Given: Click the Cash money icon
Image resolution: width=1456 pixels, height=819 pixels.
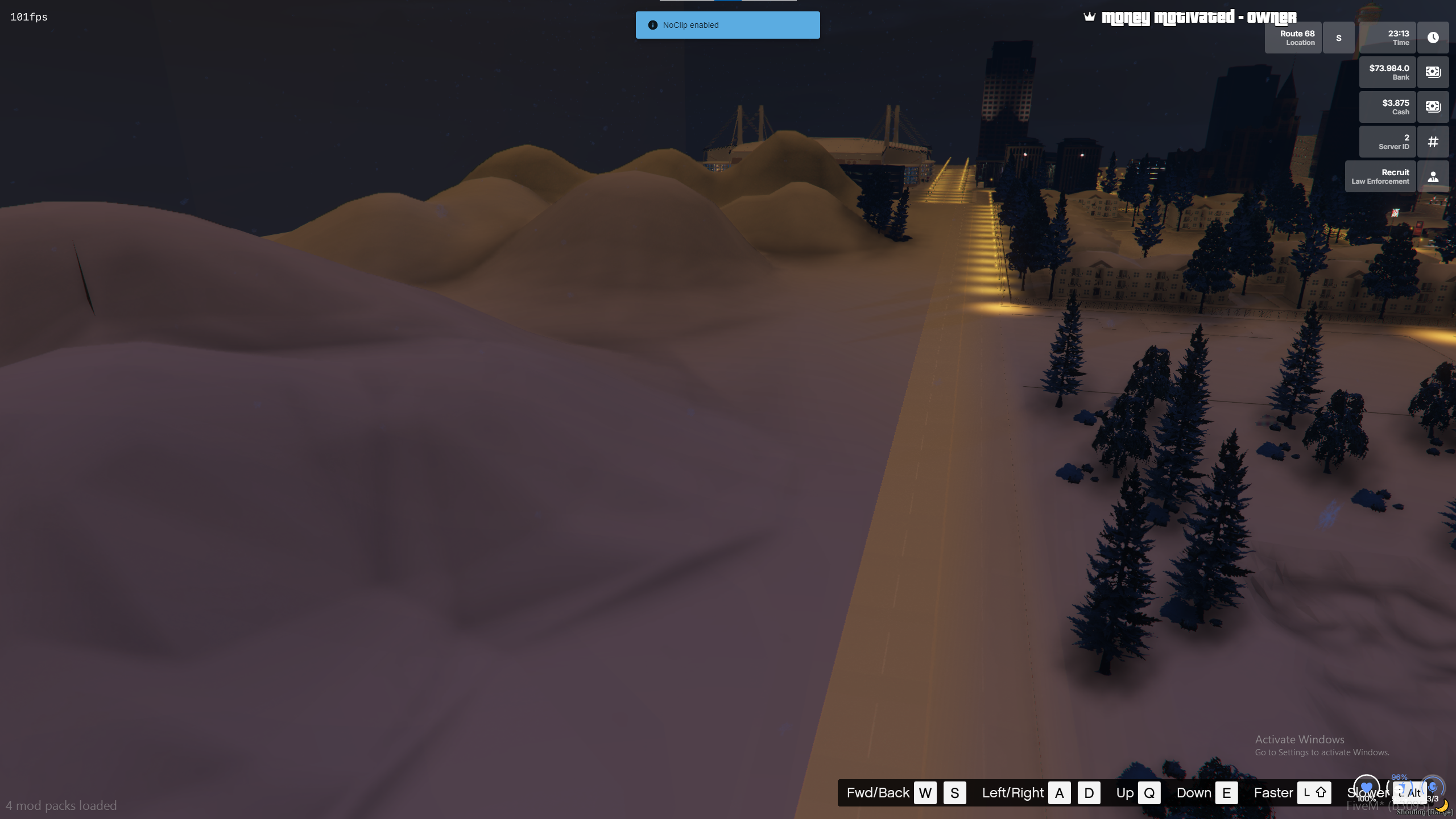Looking at the screenshot, I should pos(1433,107).
